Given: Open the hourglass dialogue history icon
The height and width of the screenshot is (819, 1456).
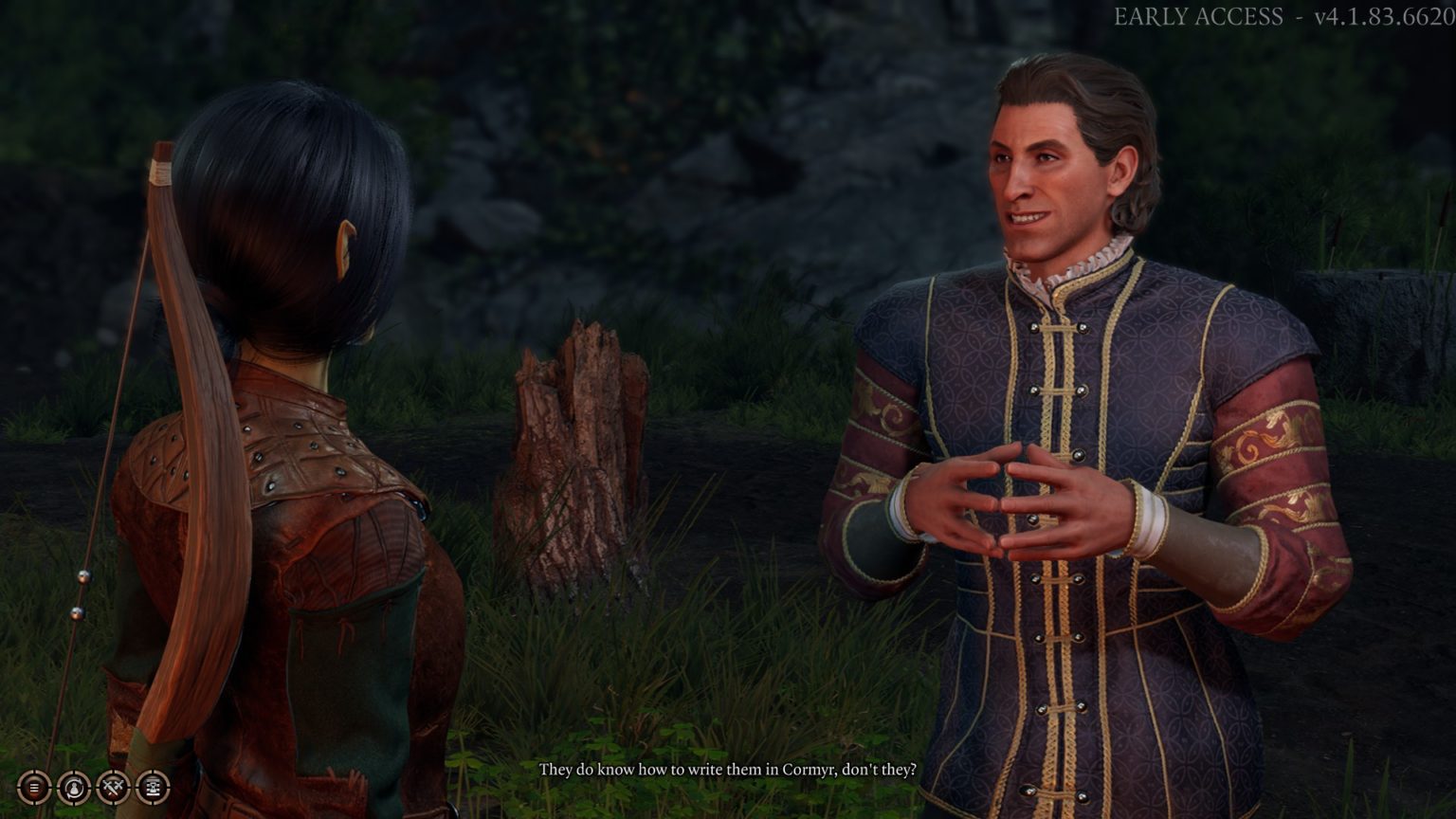Looking at the screenshot, I should 154,787.
